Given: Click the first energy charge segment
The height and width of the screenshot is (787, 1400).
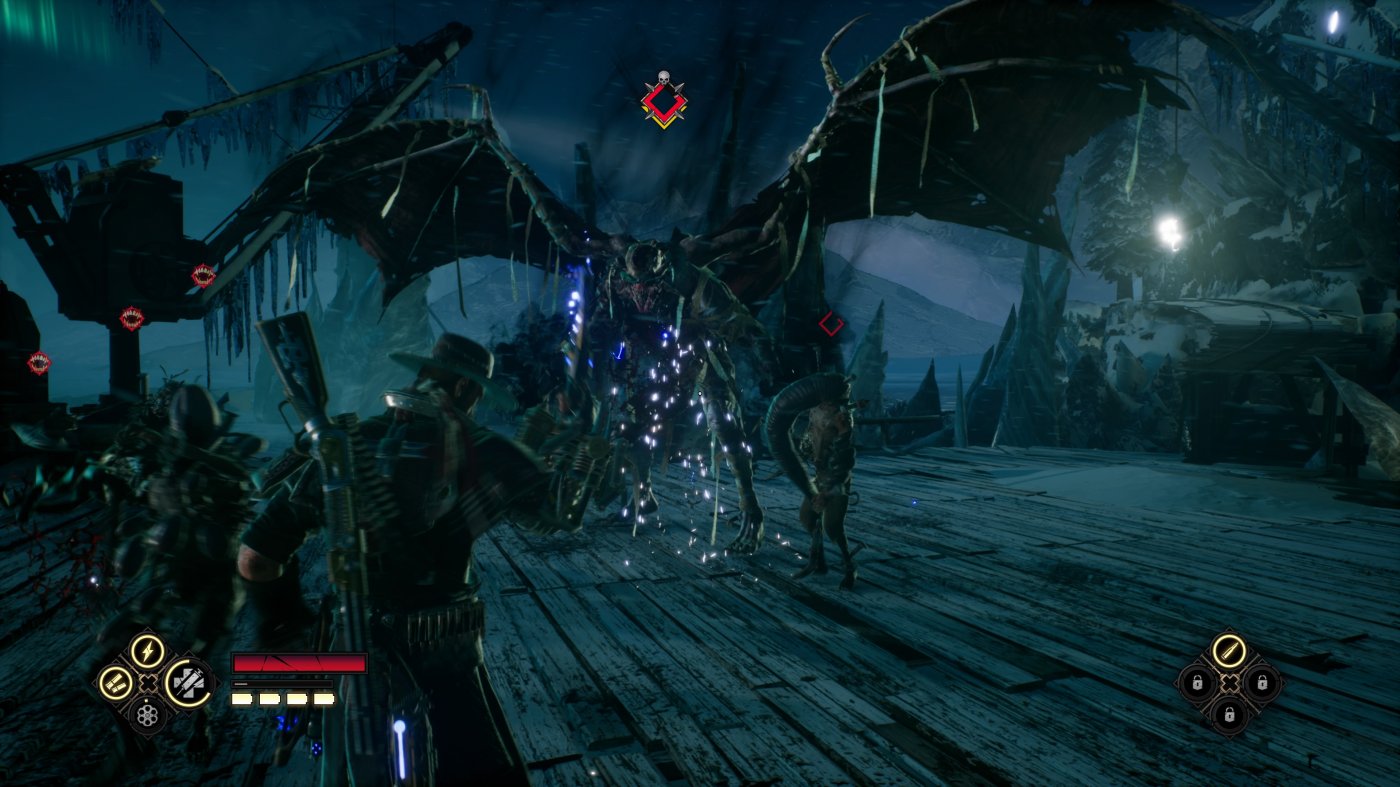Looking at the screenshot, I should pos(240,700).
